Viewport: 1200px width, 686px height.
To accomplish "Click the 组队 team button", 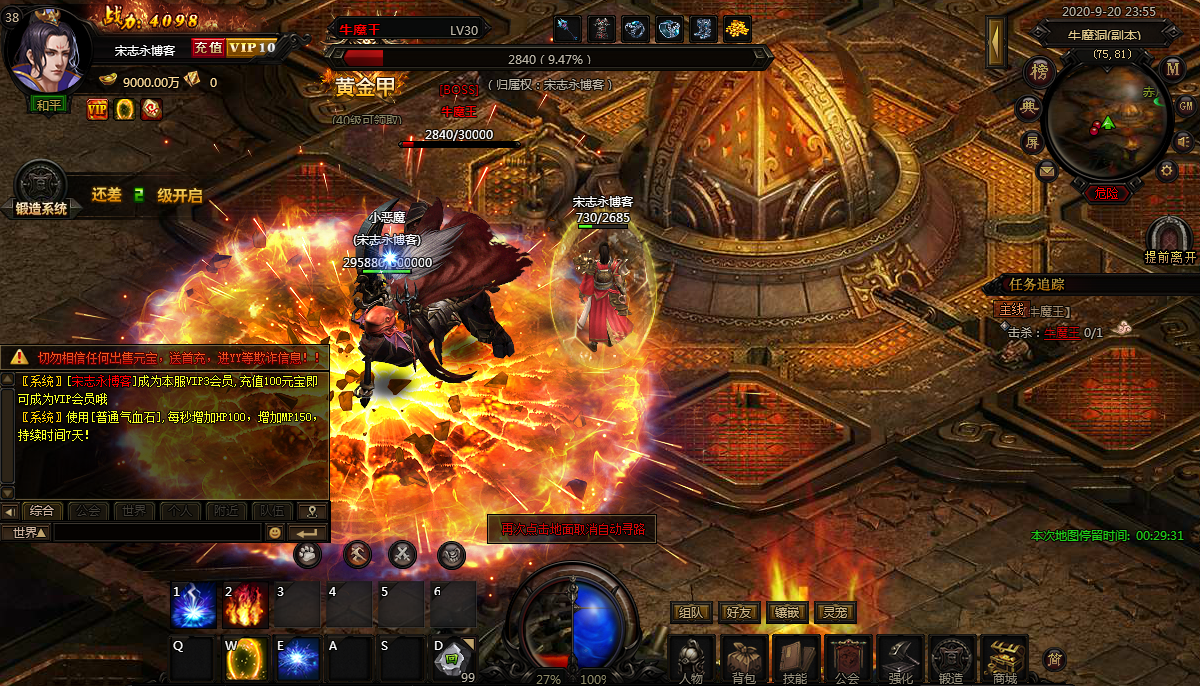I will point(692,613).
